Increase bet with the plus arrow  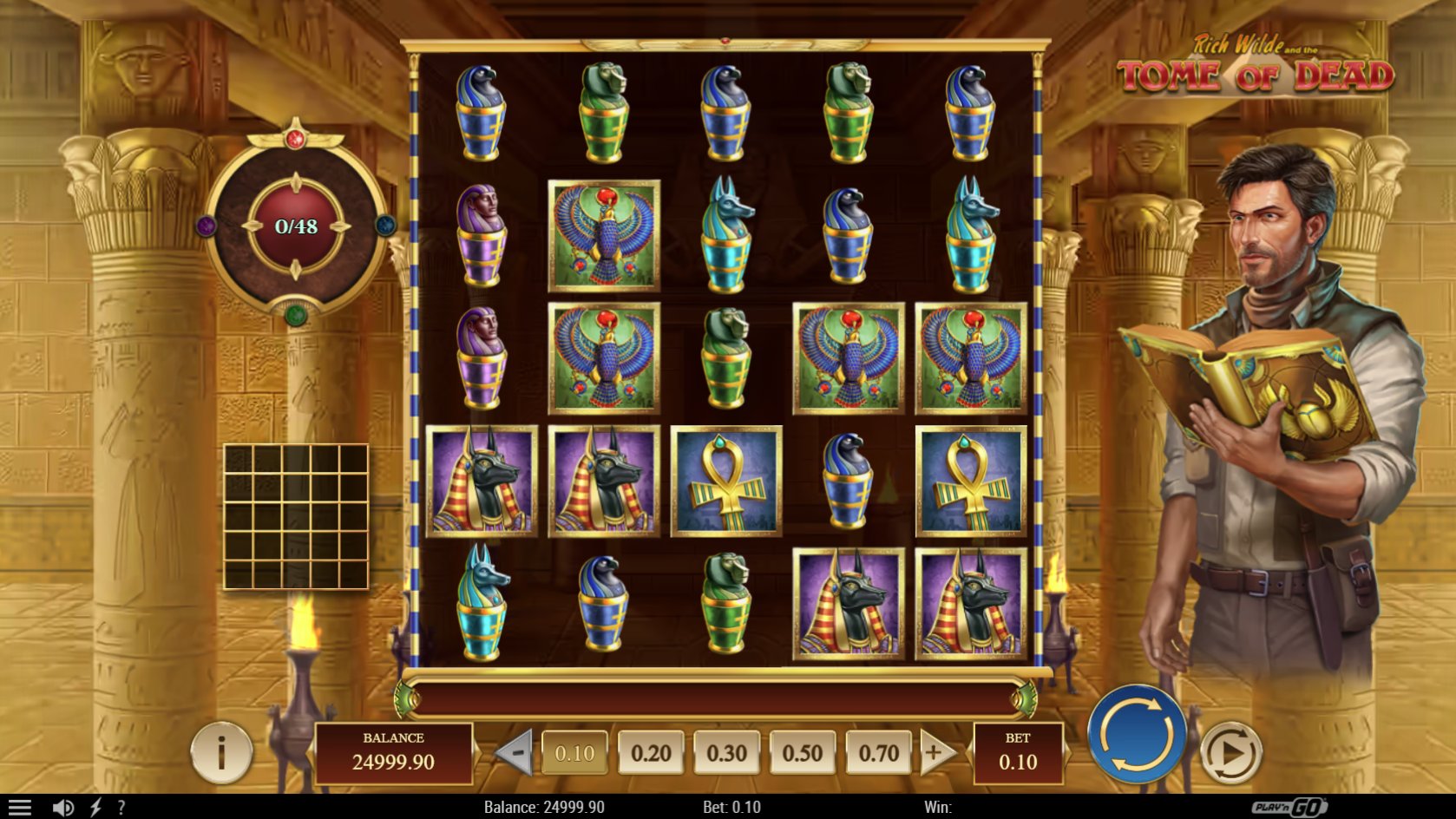tap(936, 752)
